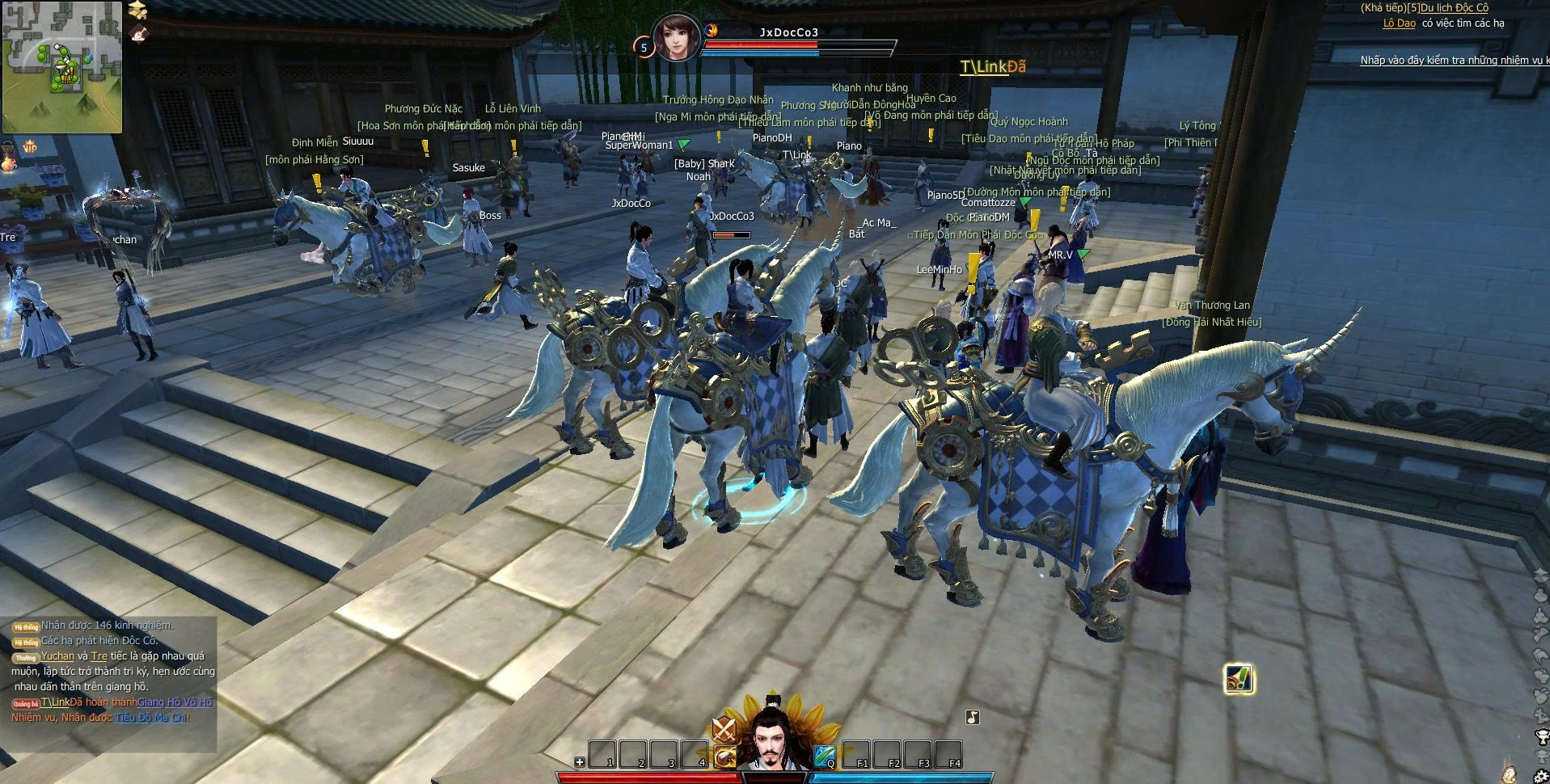Open the Giang Hồ Vô Hố link in chat
1550x784 pixels.
pos(175,702)
